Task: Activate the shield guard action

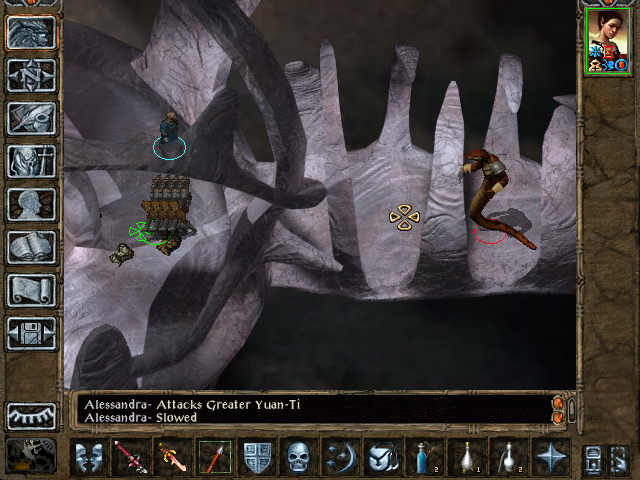Action: pos(257,457)
